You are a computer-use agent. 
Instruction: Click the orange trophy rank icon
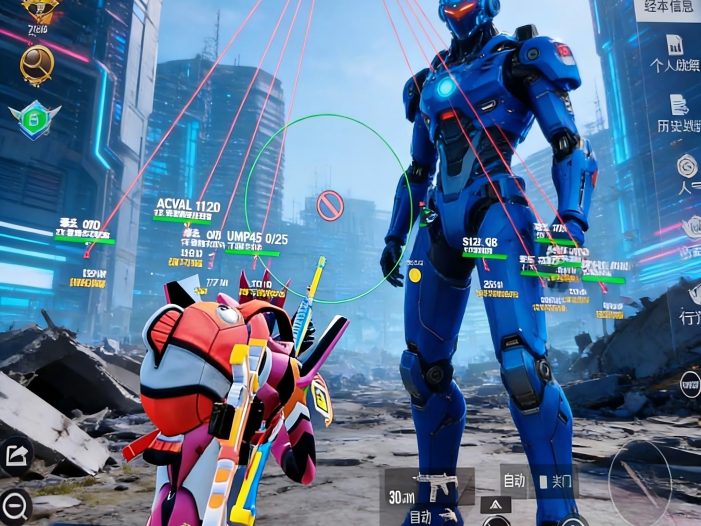(x=40, y=11)
